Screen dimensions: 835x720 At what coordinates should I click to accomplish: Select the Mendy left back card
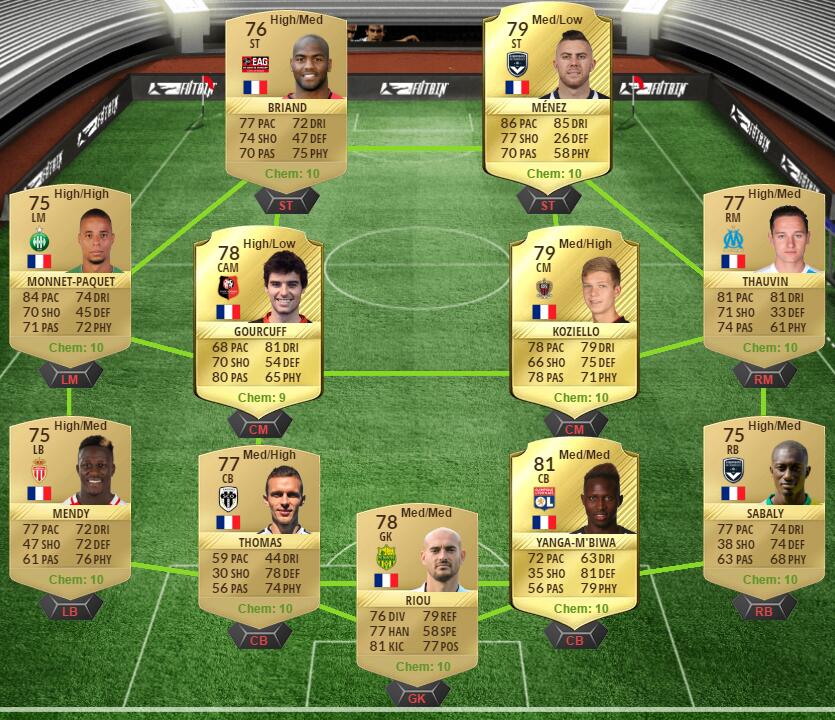coord(69,503)
